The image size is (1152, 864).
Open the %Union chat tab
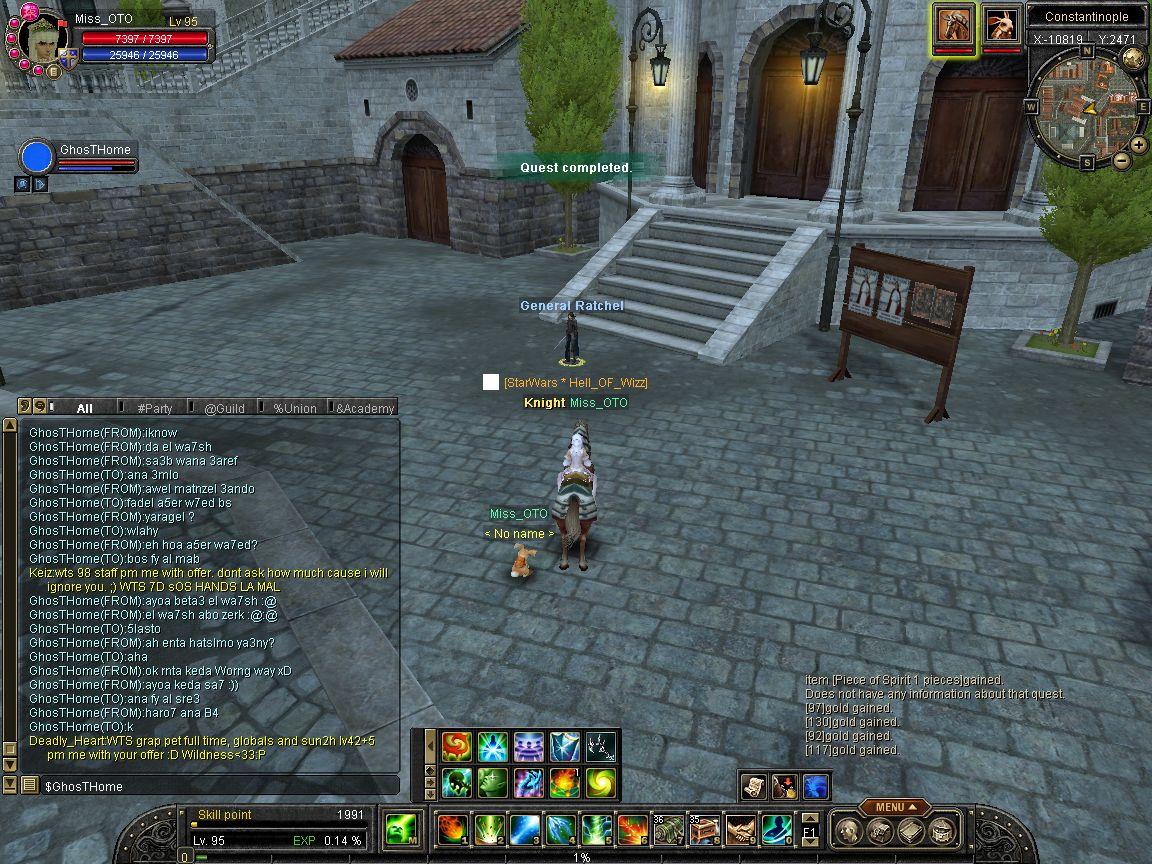(x=294, y=408)
